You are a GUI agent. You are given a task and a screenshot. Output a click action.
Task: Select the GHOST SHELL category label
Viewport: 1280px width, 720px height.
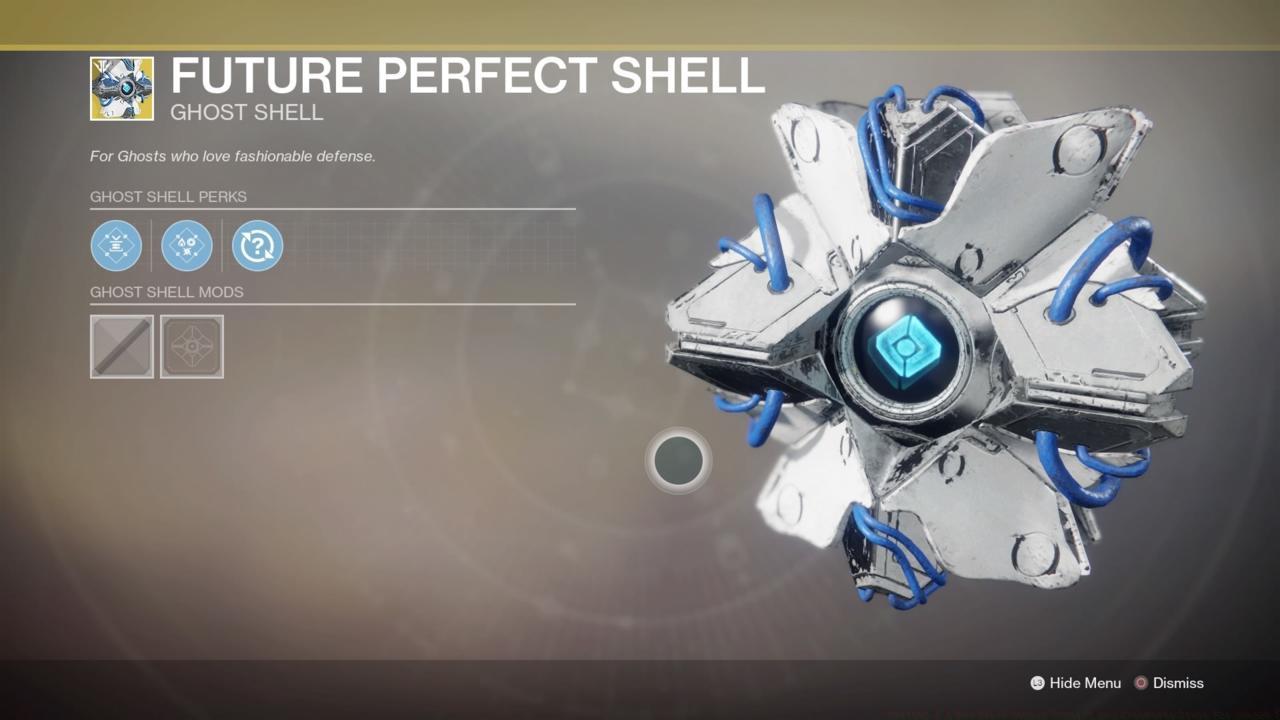(x=246, y=113)
